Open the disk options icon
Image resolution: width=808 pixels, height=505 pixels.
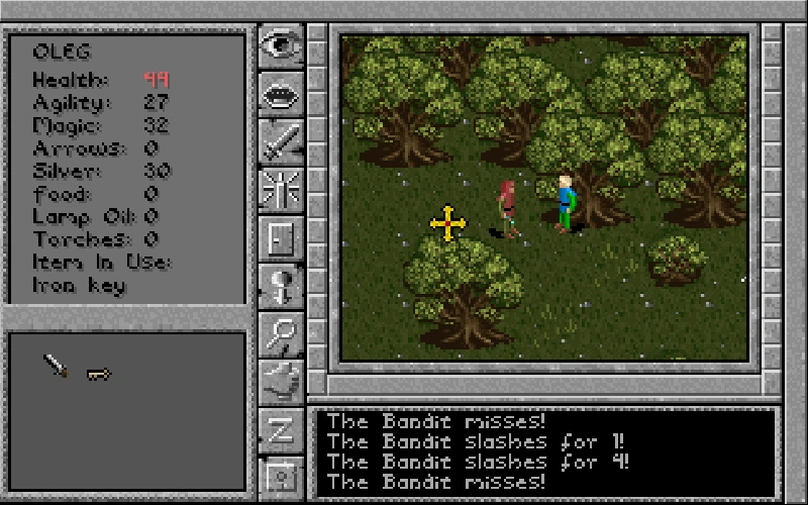pyautogui.click(x=281, y=476)
